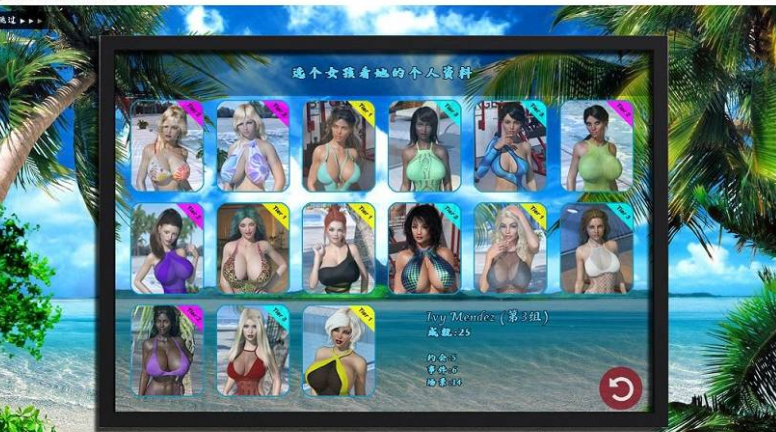The height and width of the screenshot is (432, 776).
Task: Choose the white-haired girl in yellow-black swimsuit
Action: pos(339,350)
